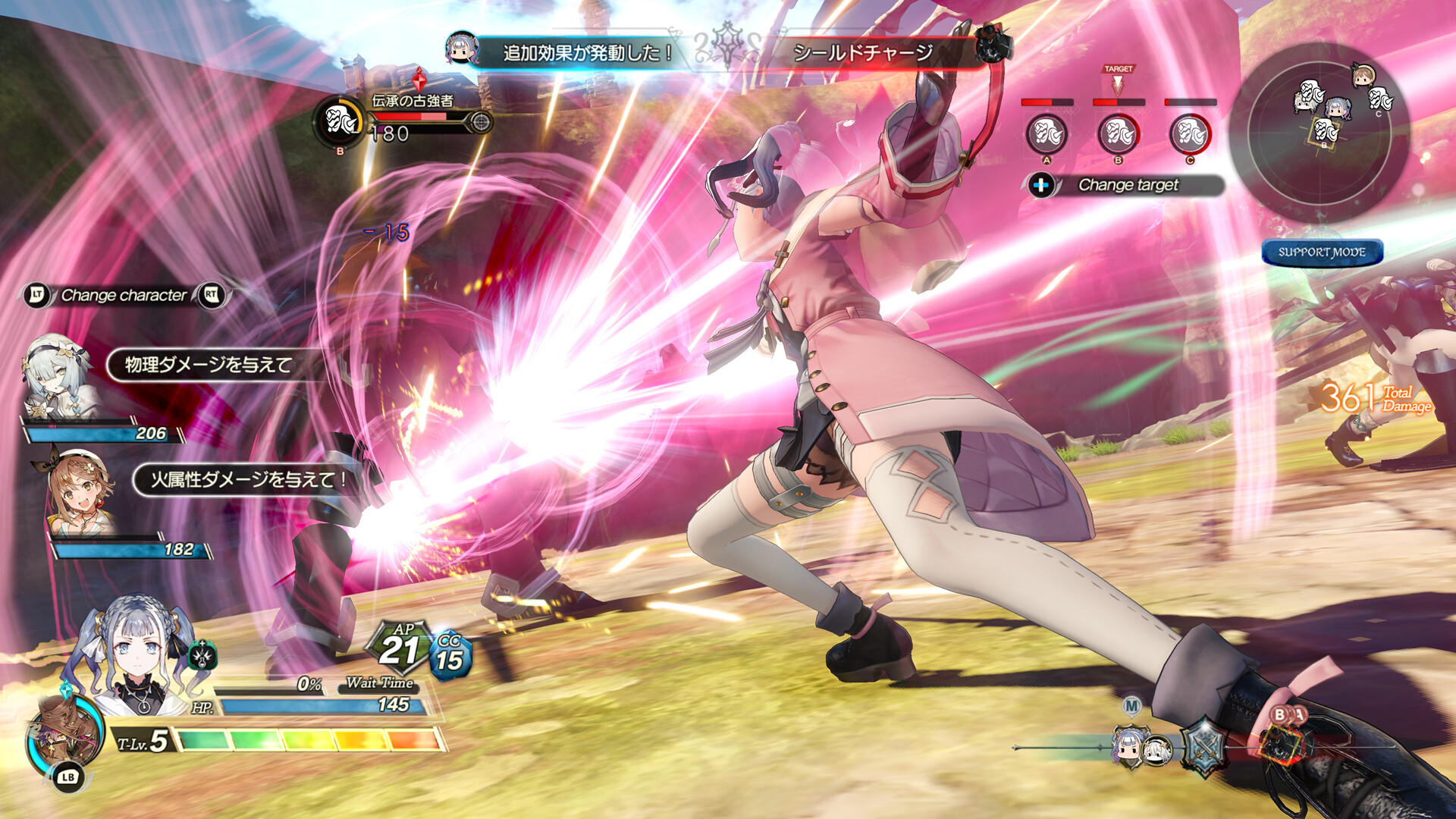Click the AP 21 points badge
Viewport: 1456px width, 819px height.
click(x=400, y=647)
